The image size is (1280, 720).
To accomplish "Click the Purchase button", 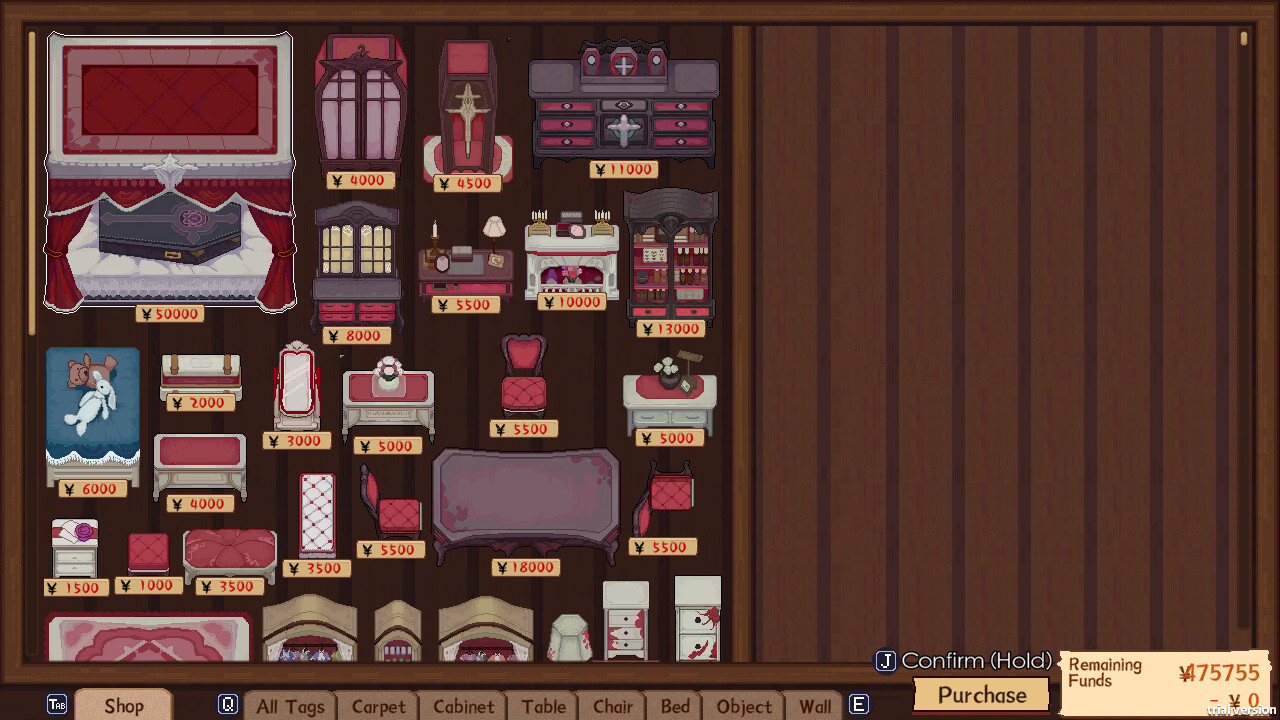I will click(980, 695).
